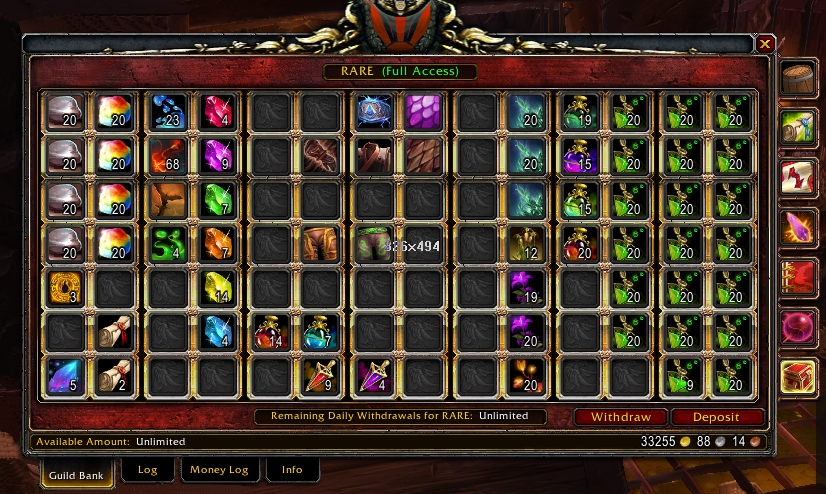Open the Money Log tab
The height and width of the screenshot is (494, 826).
(x=220, y=469)
